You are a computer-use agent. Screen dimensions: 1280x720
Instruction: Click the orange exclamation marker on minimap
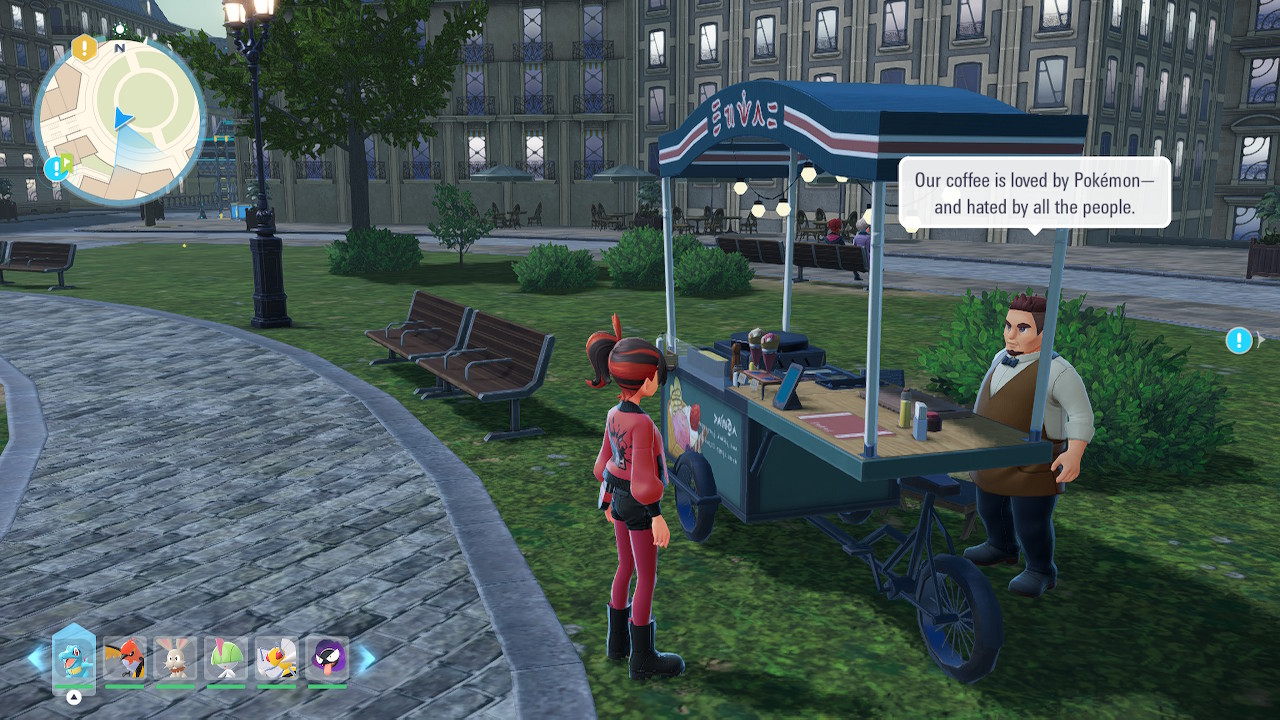85,47
